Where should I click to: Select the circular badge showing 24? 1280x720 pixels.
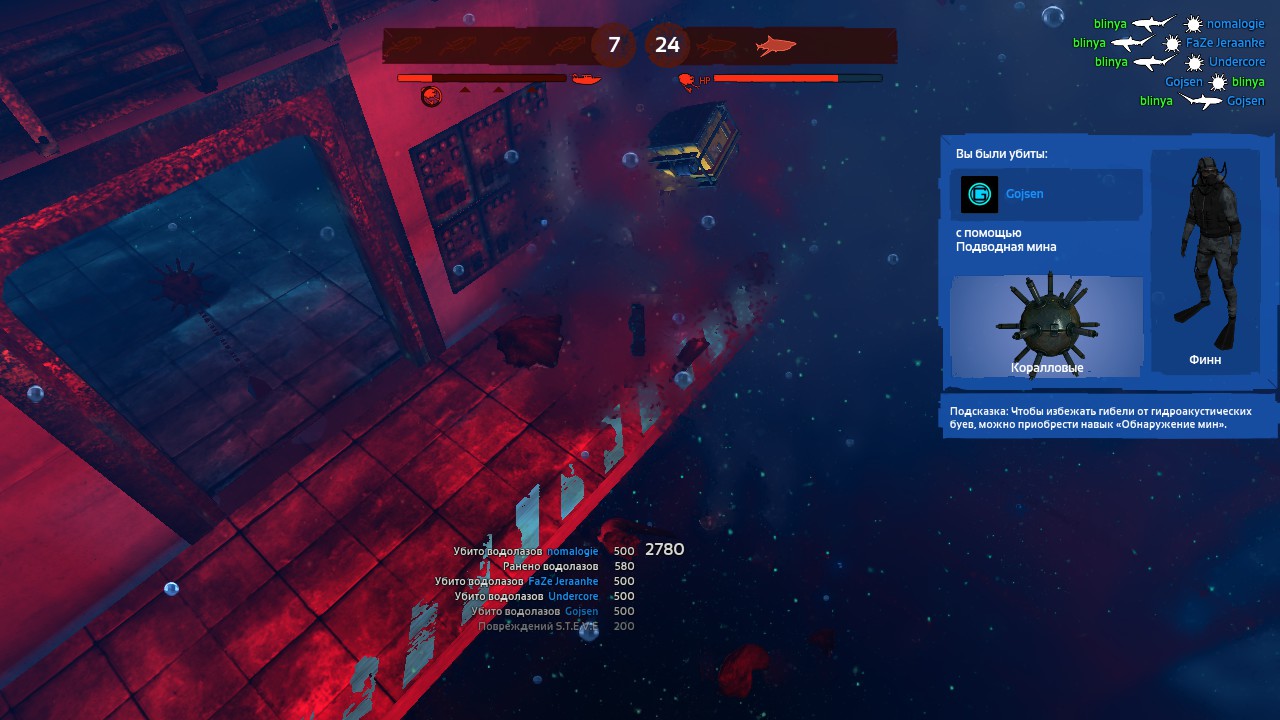[667, 46]
